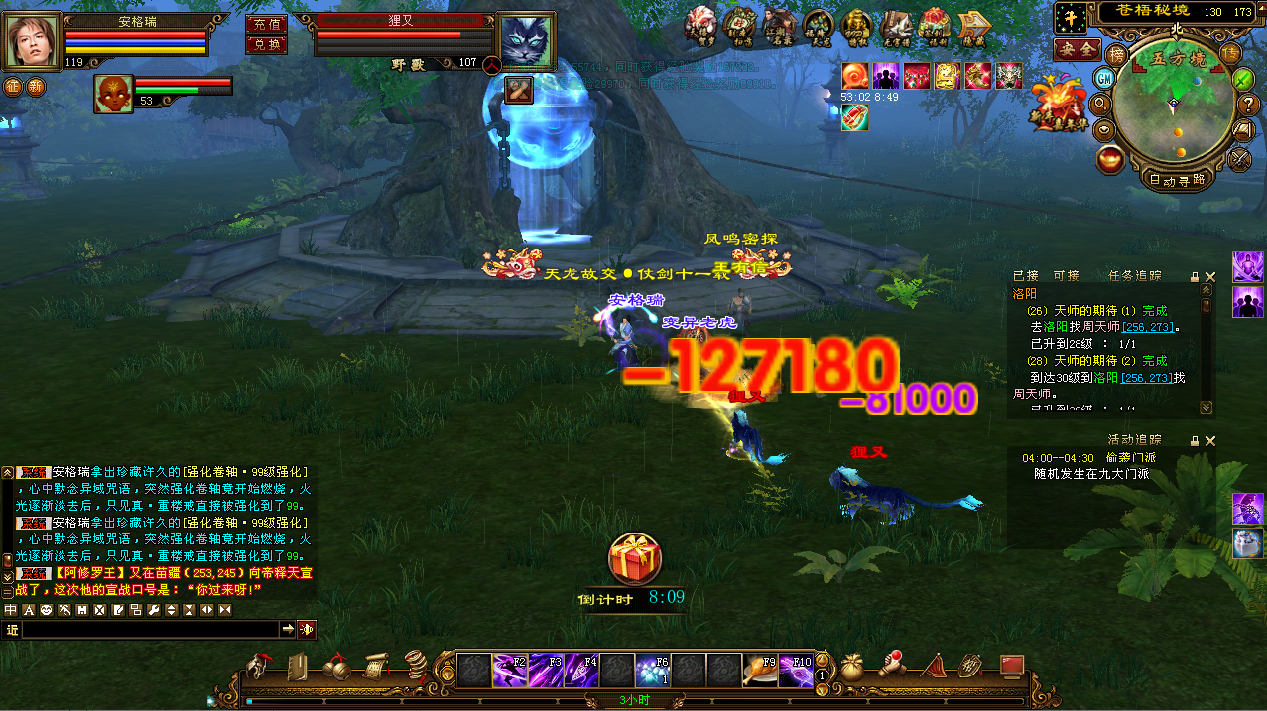Click the chat text input field
1267x711 pixels.
(150, 629)
